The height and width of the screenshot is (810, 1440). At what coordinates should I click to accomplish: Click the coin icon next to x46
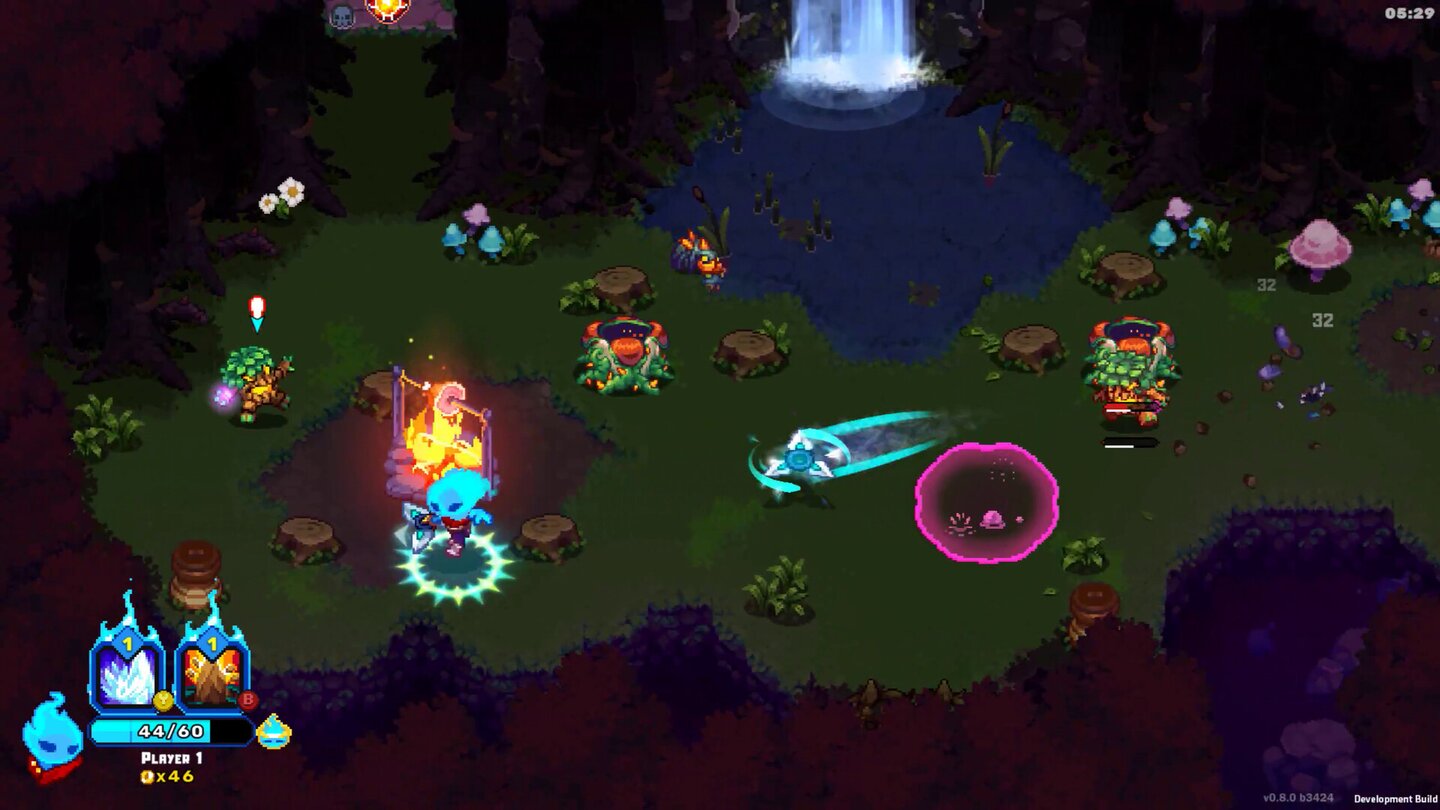(146, 775)
